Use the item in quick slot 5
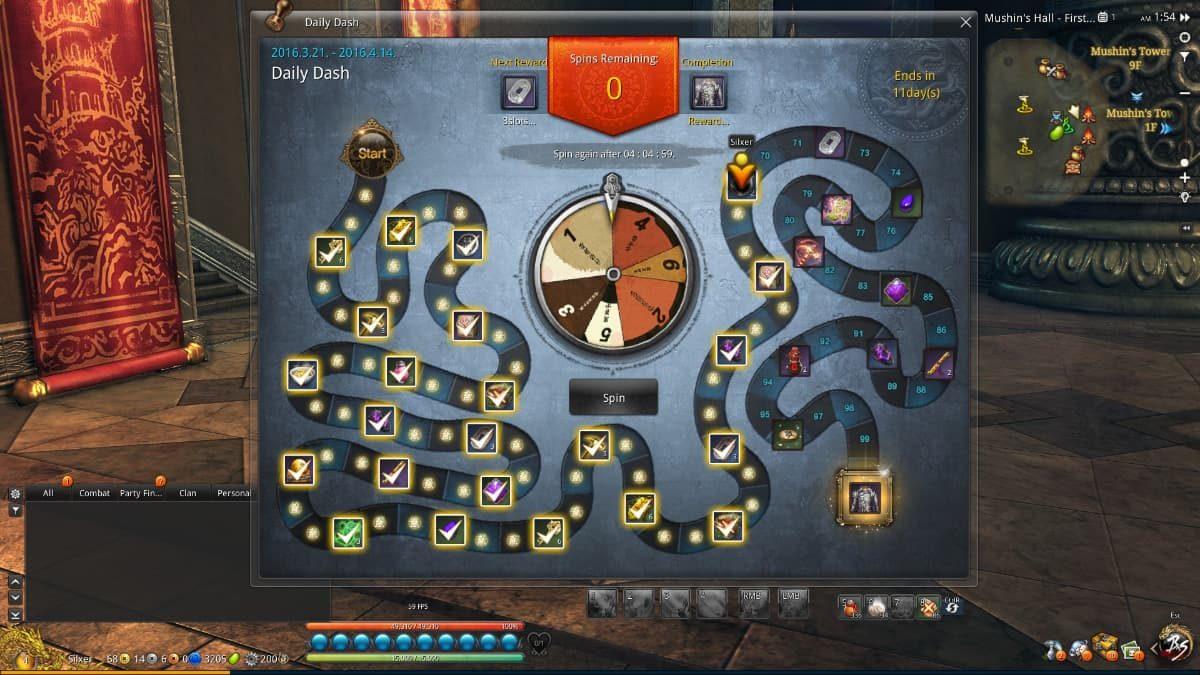Viewport: 1200px width, 675px height. pos(850,605)
